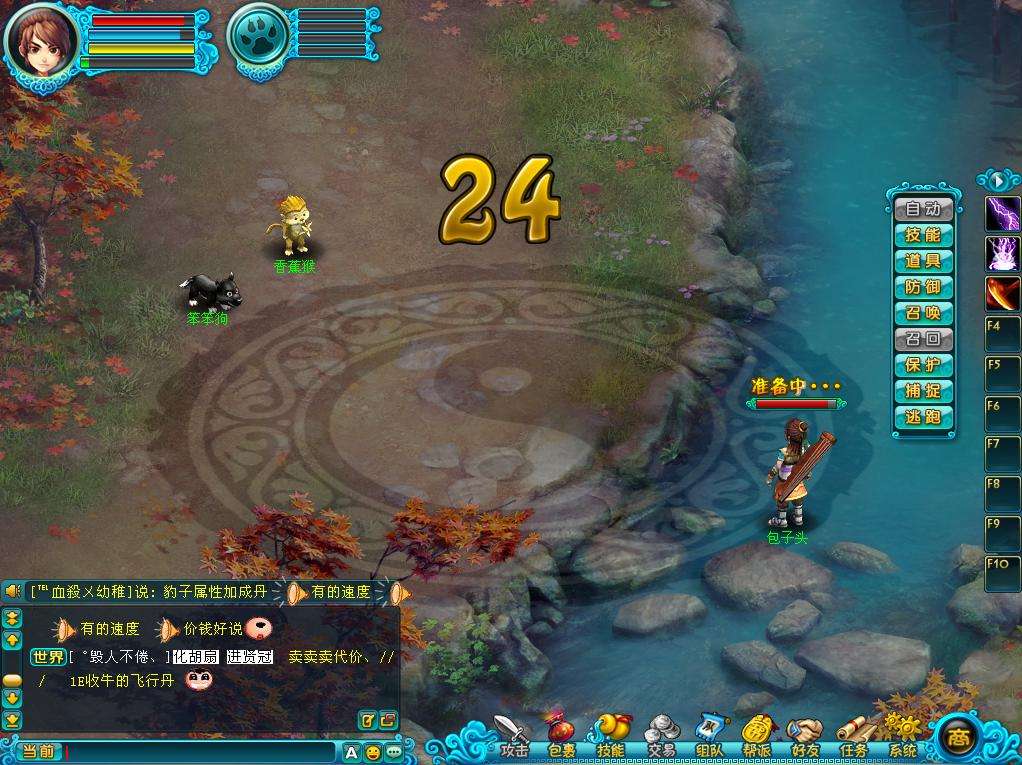Open the 系统 (System) gear menu
This screenshot has width=1022, height=765.
point(902,736)
